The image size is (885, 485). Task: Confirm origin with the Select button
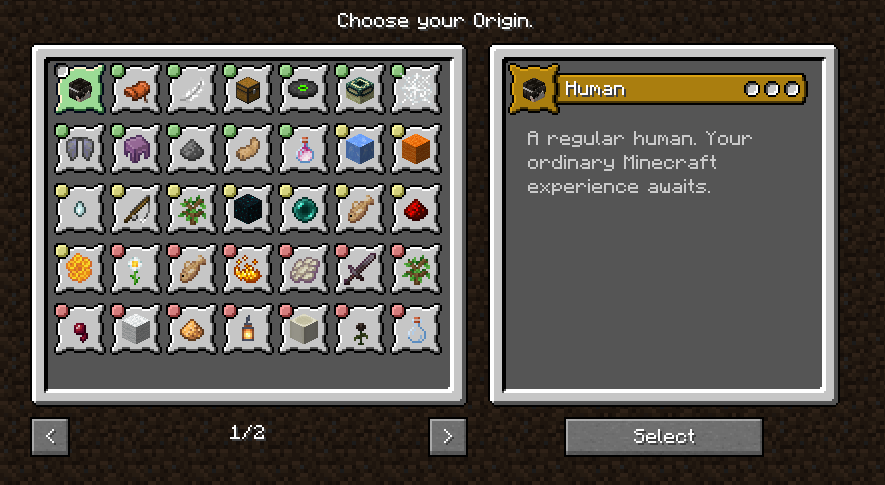(664, 436)
